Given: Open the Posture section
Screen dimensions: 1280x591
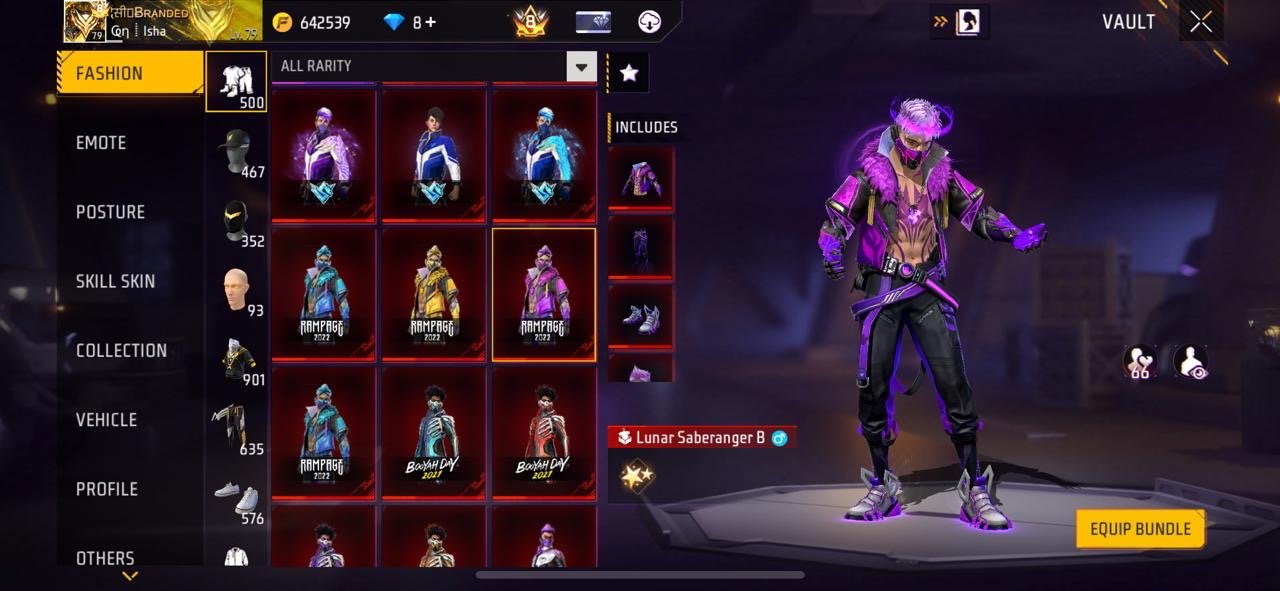Looking at the screenshot, I should (110, 212).
